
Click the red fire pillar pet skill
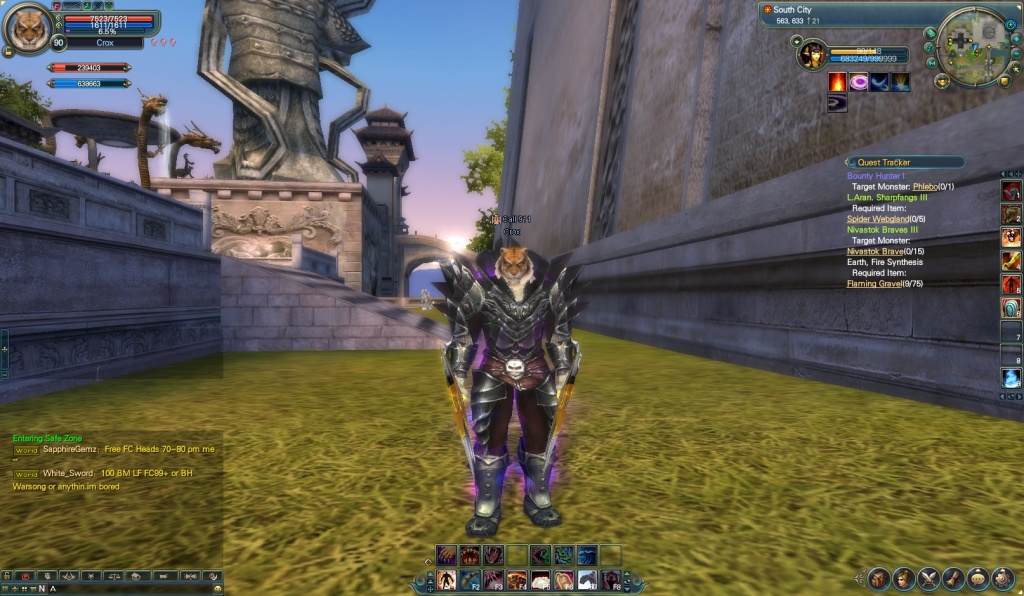tap(837, 82)
